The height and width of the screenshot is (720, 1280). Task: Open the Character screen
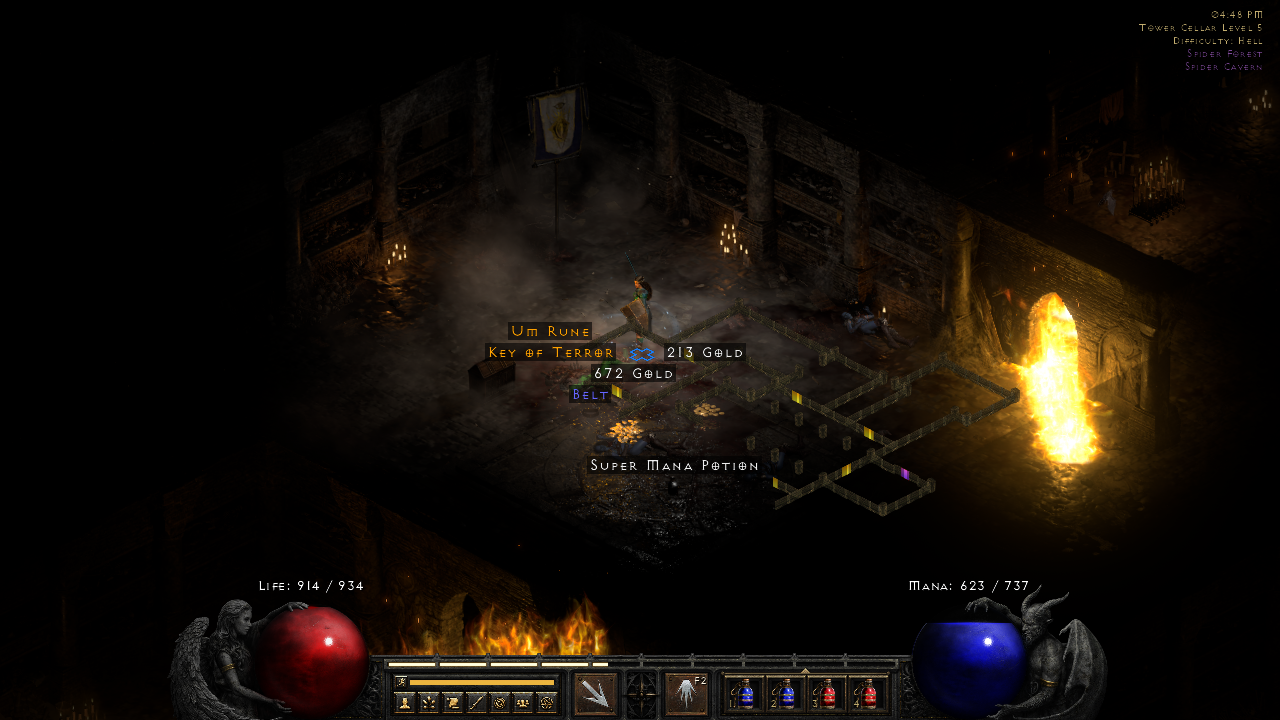tap(405, 701)
